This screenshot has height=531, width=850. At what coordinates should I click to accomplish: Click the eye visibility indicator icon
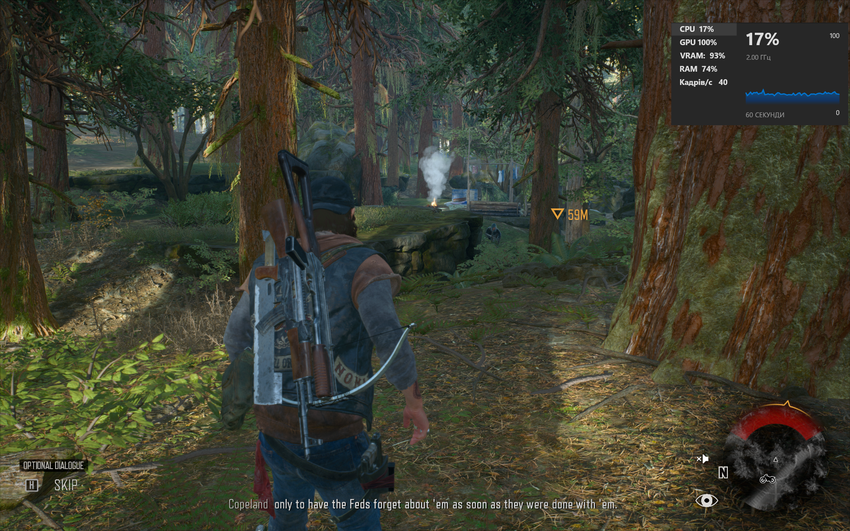[707, 500]
